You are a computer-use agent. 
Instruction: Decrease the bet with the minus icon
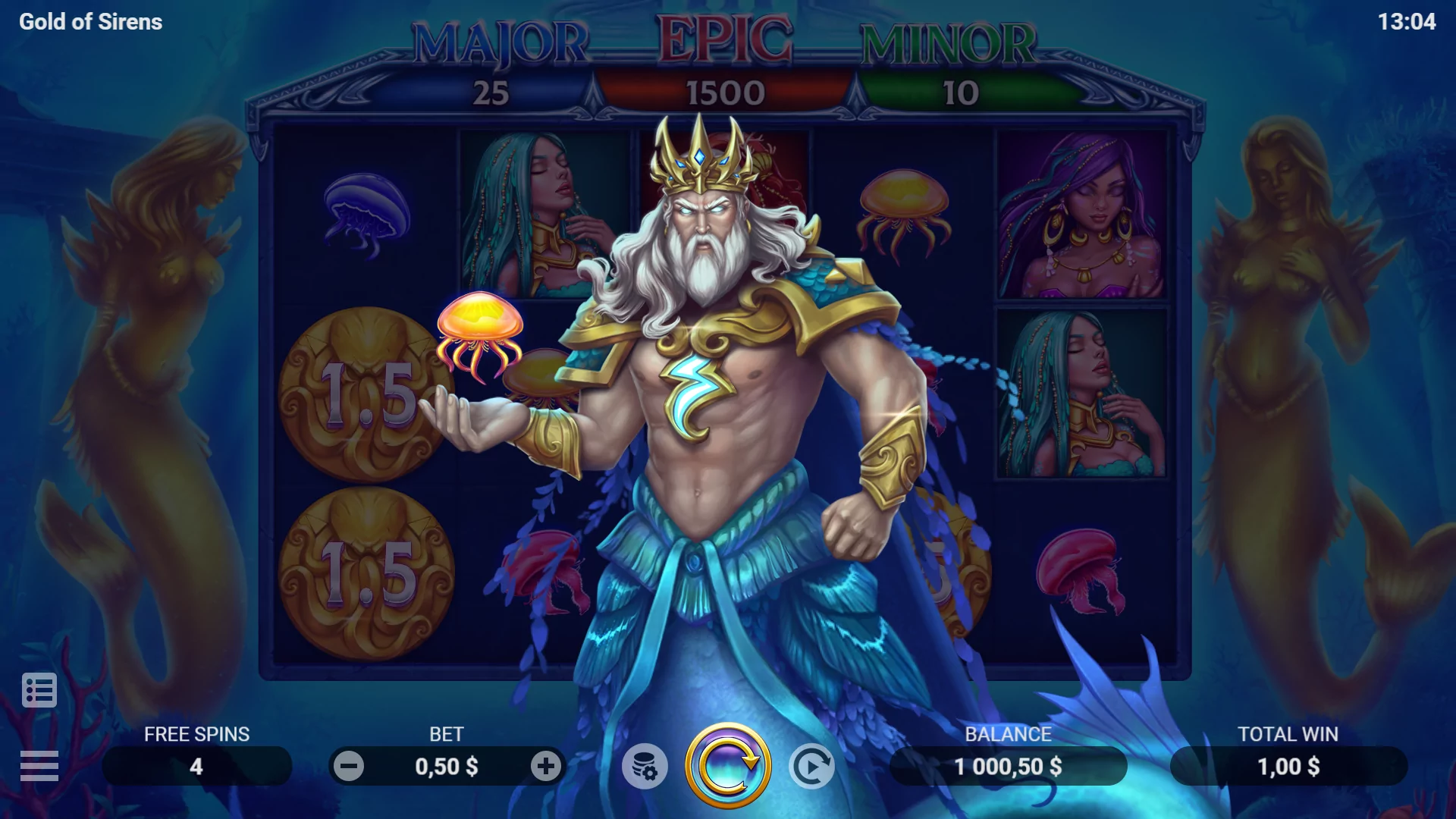click(x=350, y=765)
